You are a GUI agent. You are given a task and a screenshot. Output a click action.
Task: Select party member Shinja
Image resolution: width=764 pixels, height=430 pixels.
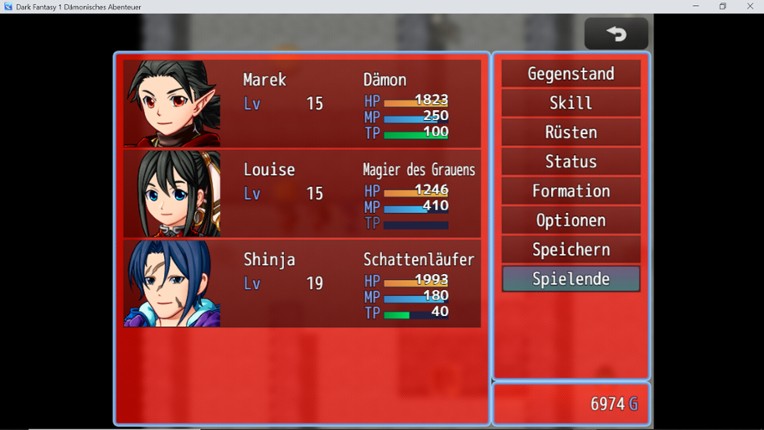[x=301, y=283]
